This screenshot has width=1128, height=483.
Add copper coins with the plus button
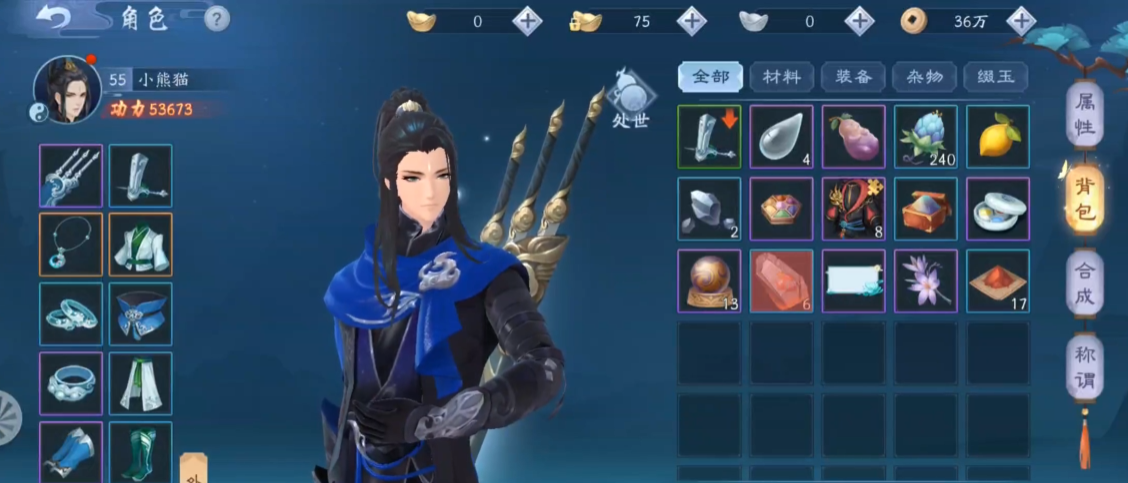[1020, 20]
